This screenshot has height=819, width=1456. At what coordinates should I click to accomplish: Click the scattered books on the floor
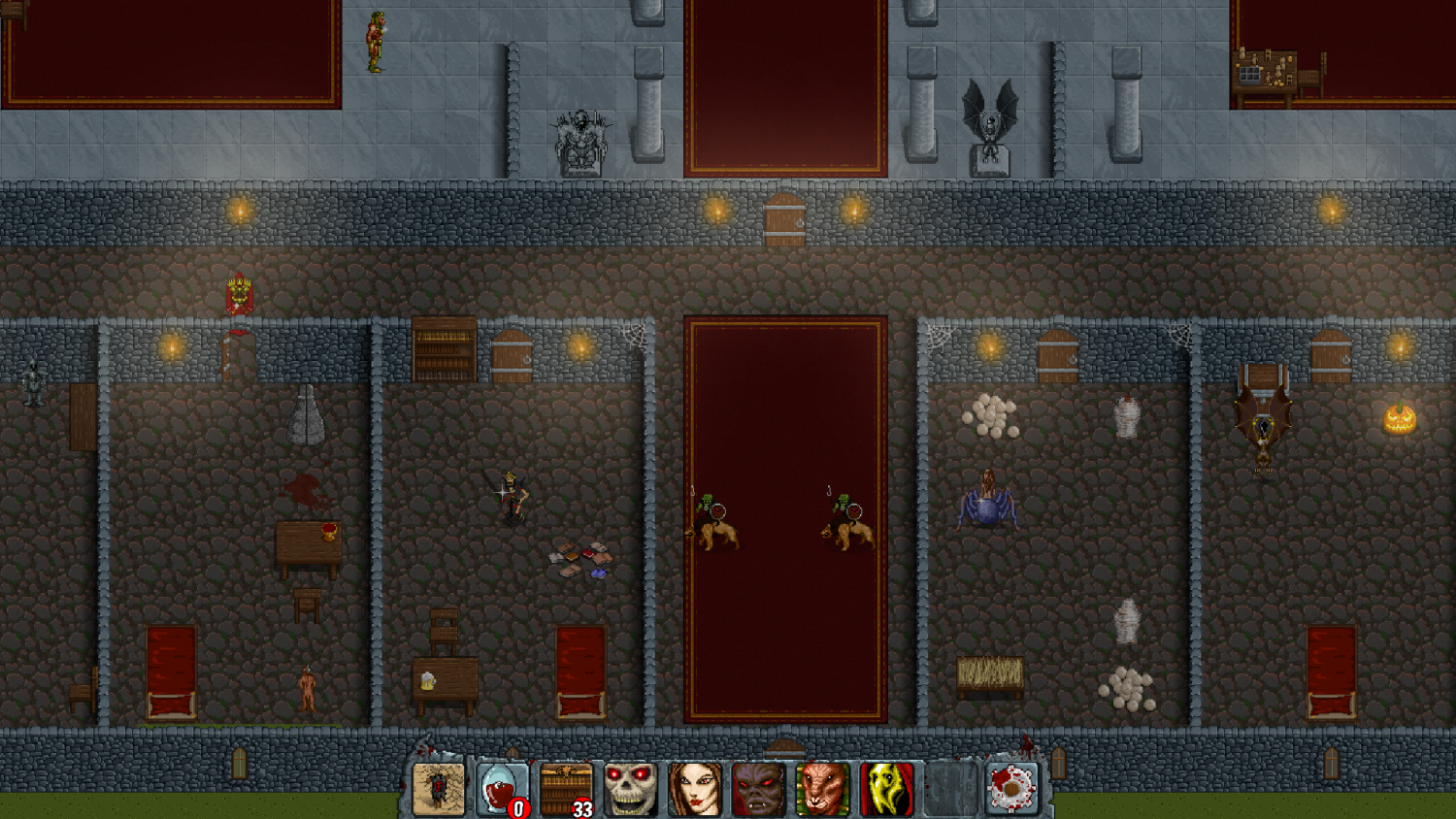(580, 560)
